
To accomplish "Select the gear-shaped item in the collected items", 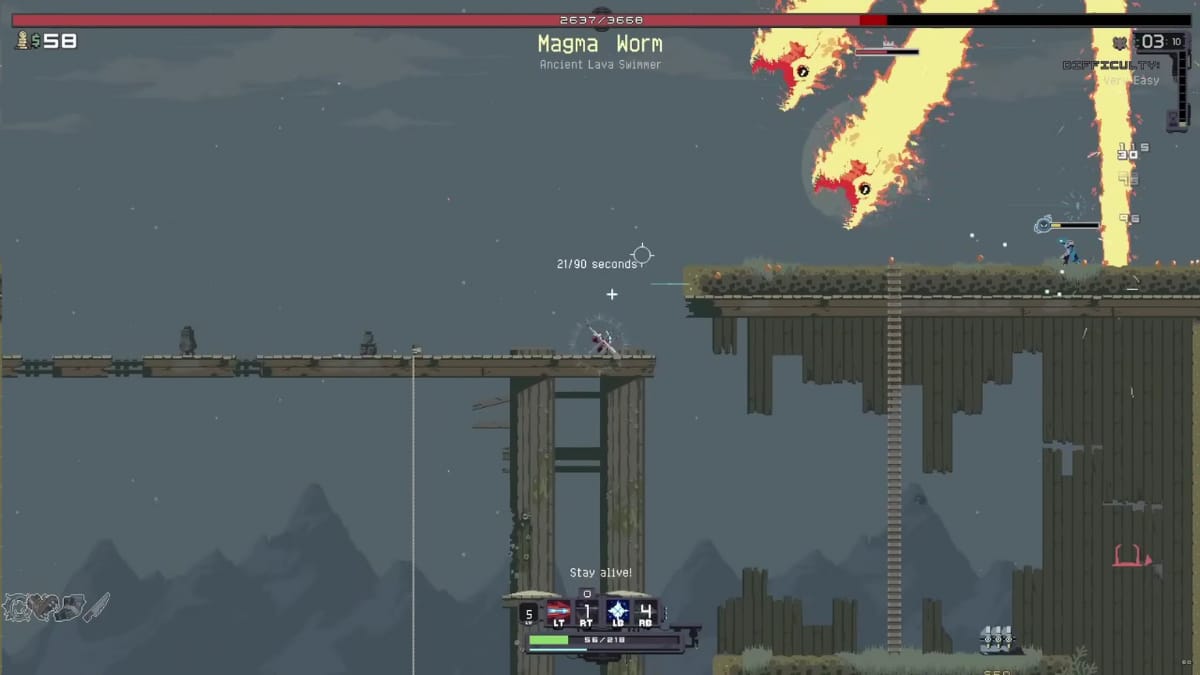I will 18,607.
